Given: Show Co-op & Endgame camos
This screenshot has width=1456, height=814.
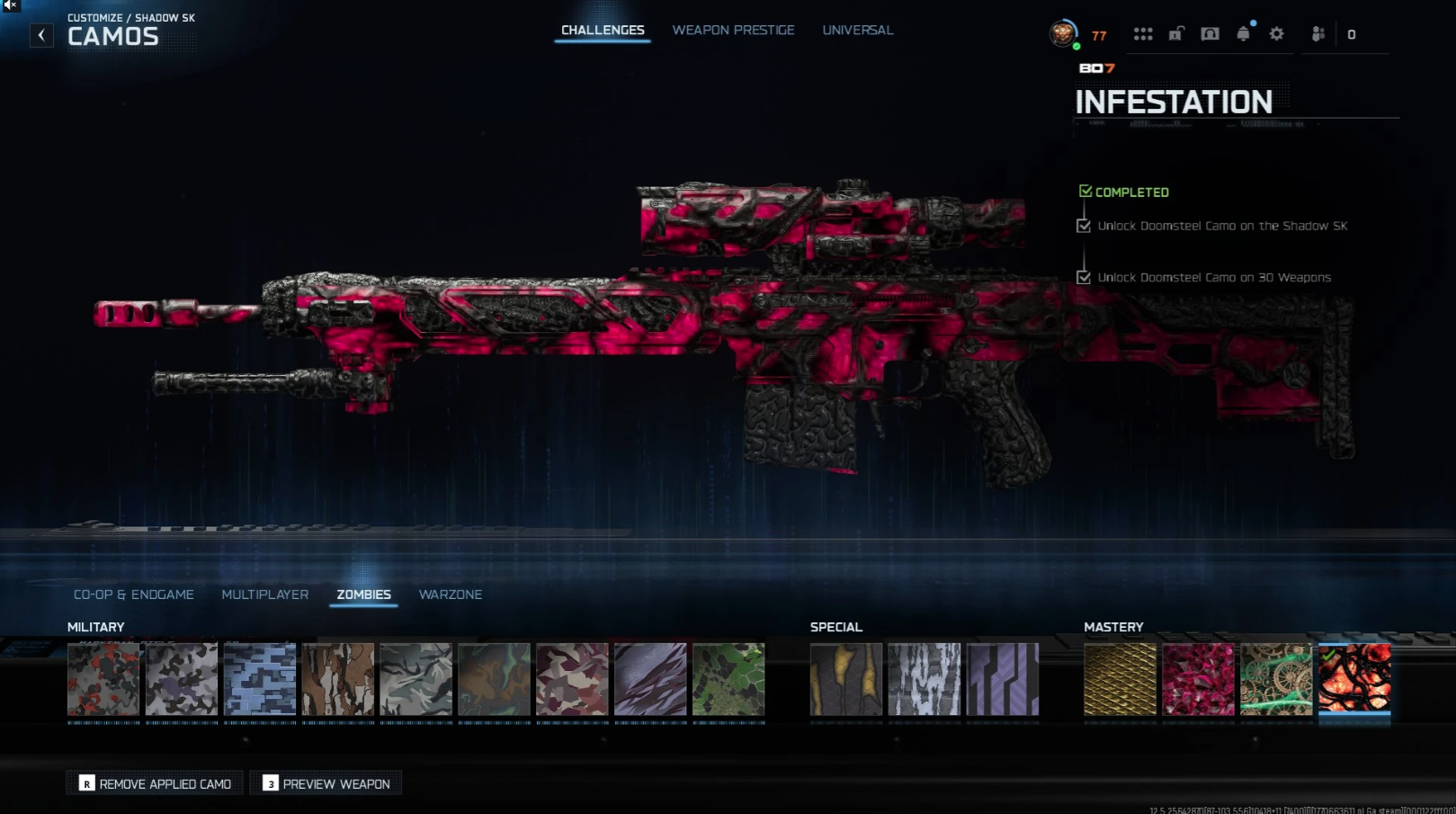Looking at the screenshot, I should (x=134, y=595).
